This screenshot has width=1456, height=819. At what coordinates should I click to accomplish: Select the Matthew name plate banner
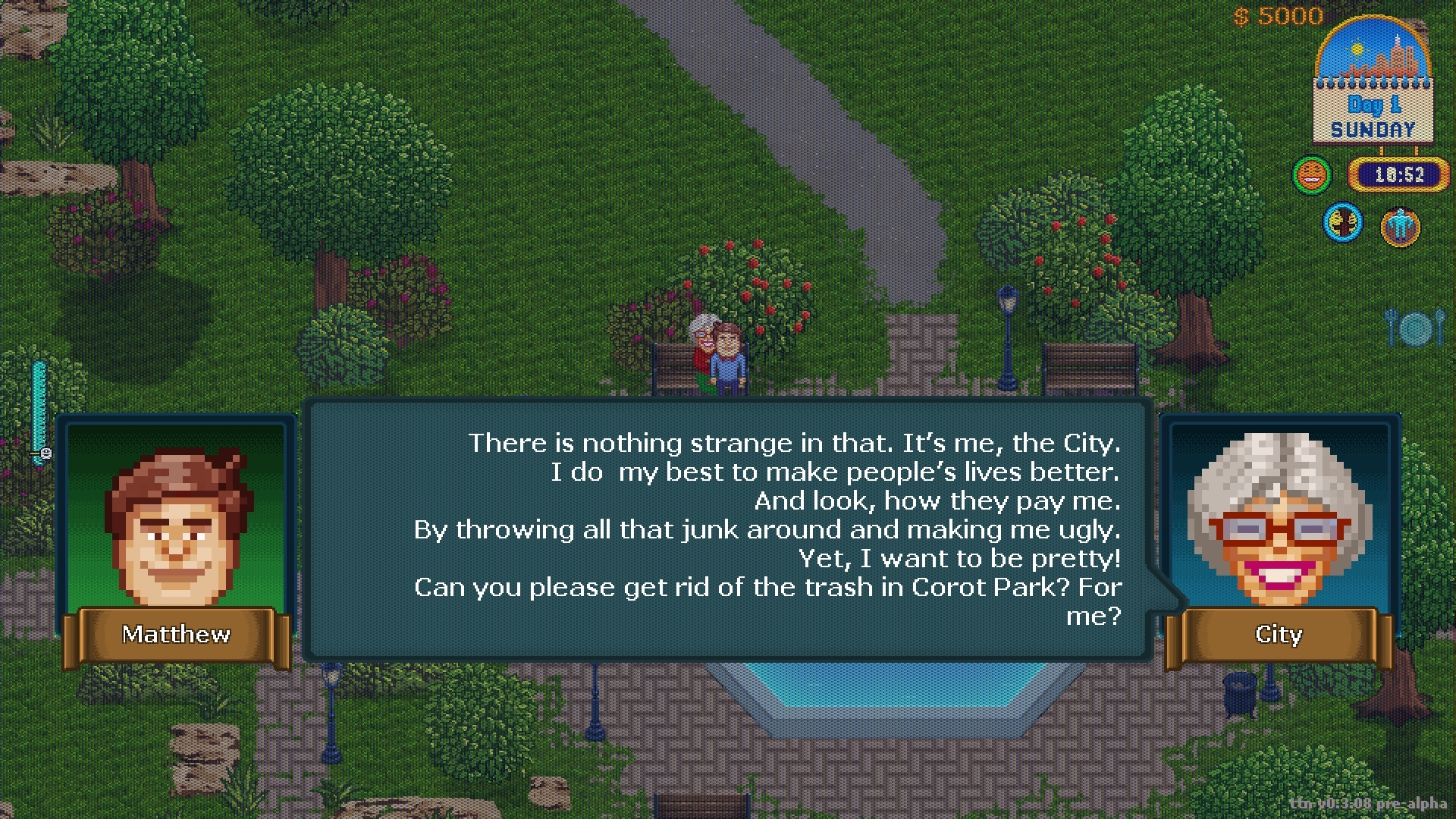tap(176, 635)
